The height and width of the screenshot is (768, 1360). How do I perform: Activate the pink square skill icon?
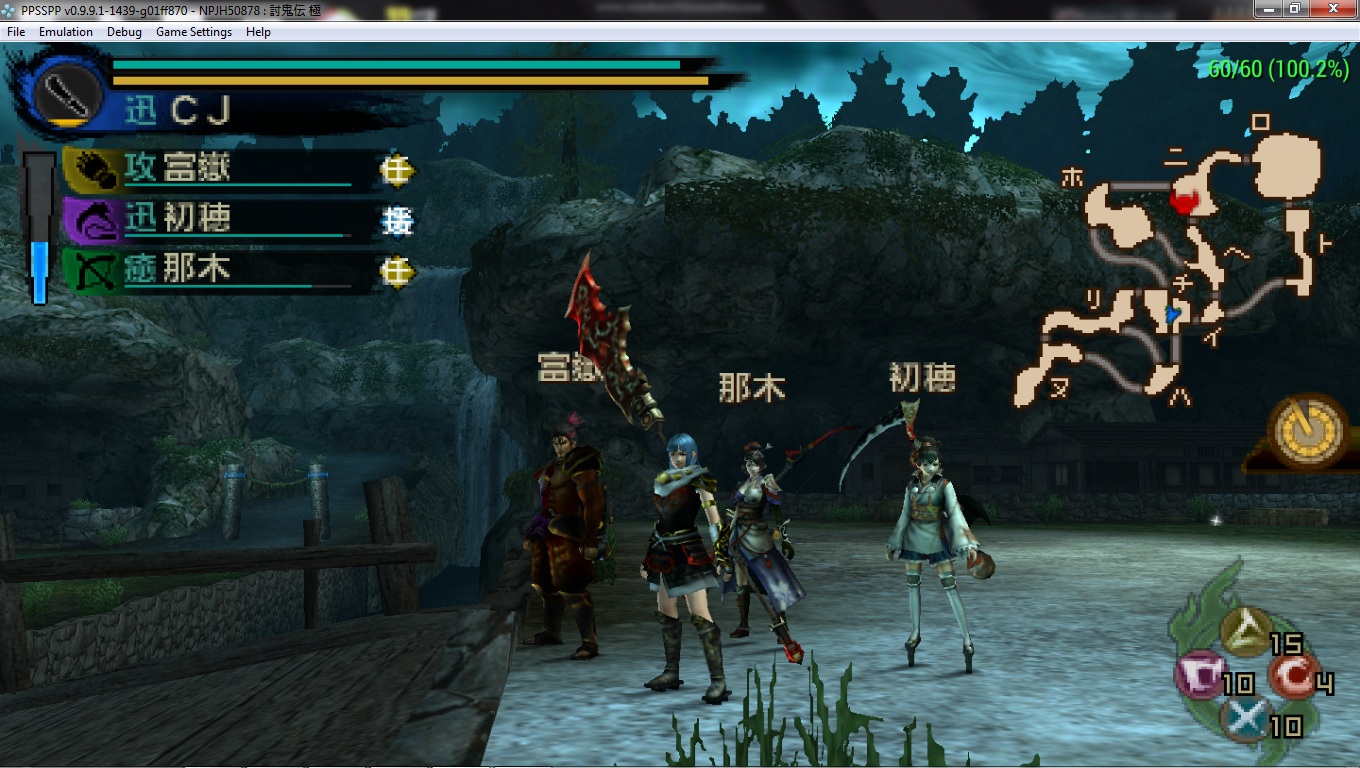tap(1199, 675)
